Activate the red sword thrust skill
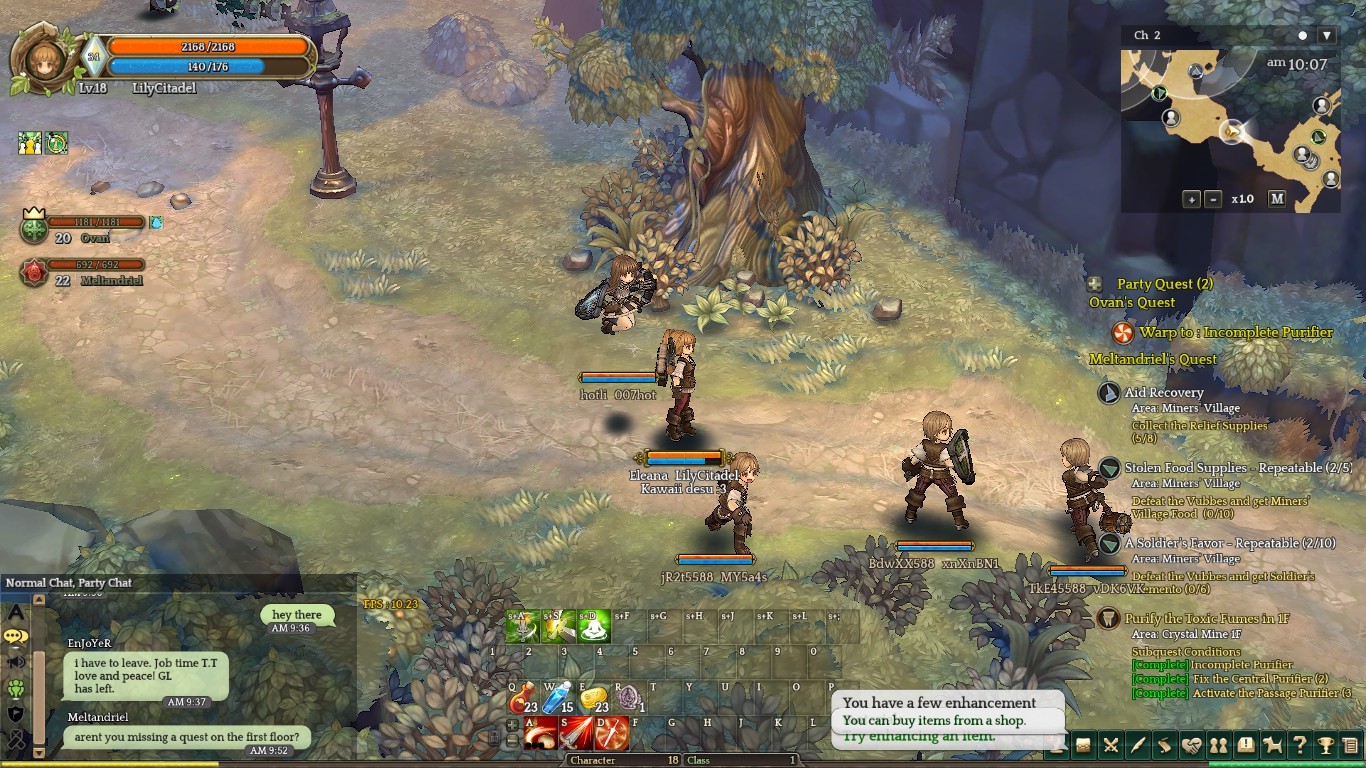1366x768 pixels. click(x=576, y=734)
